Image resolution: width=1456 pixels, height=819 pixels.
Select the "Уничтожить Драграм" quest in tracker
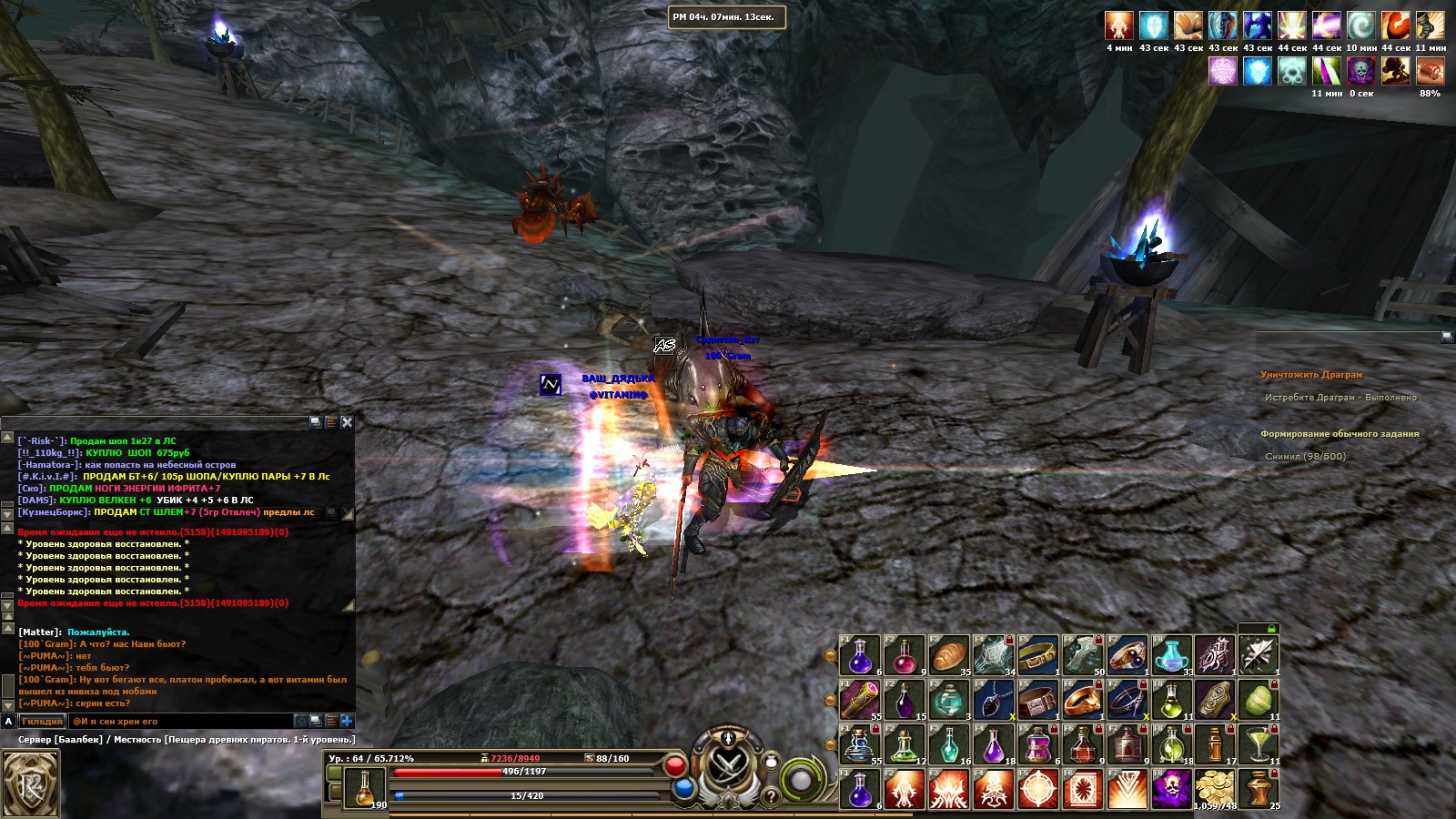tap(1311, 375)
